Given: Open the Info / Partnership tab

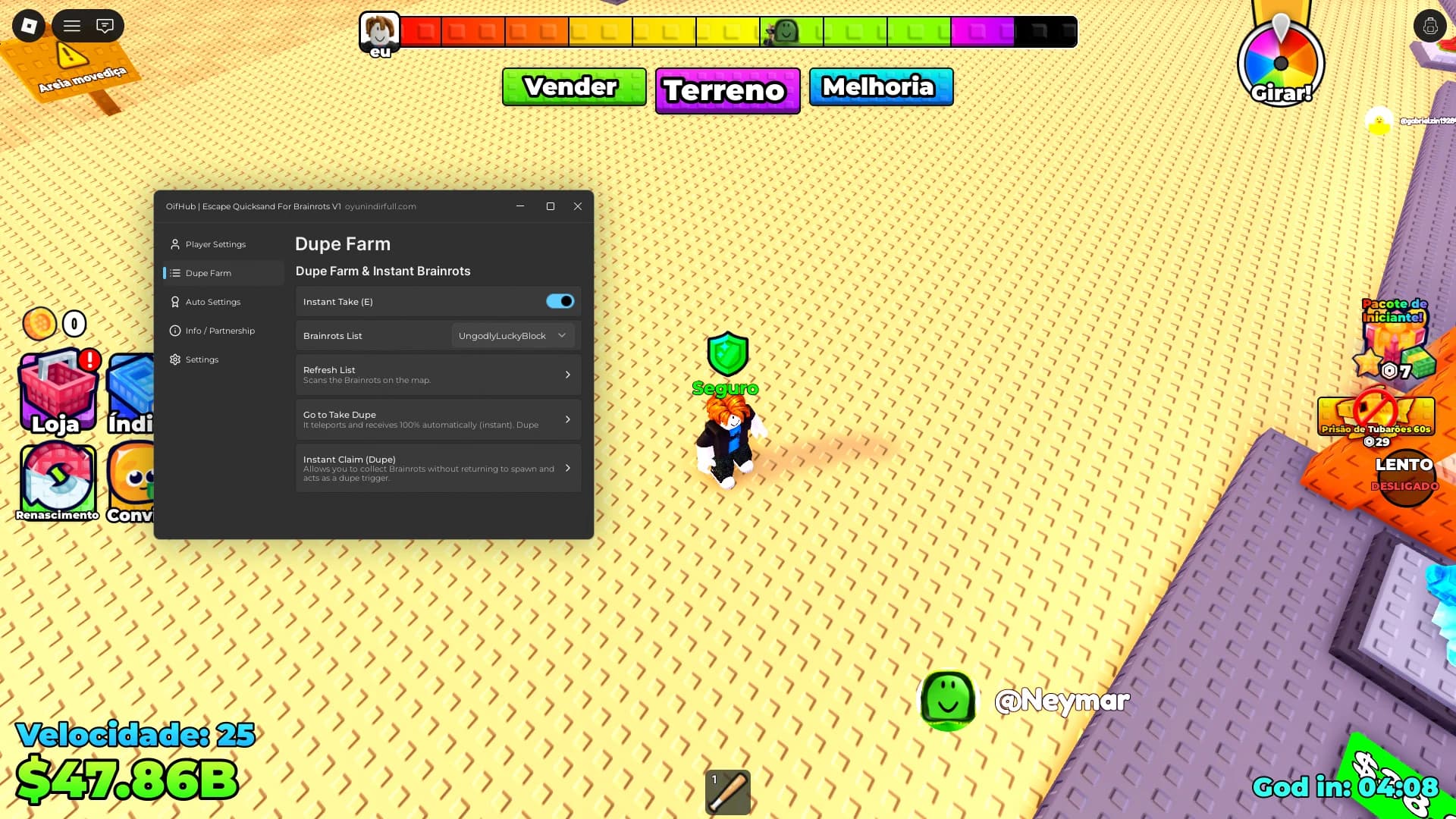Looking at the screenshot, I should click(220, 331).
